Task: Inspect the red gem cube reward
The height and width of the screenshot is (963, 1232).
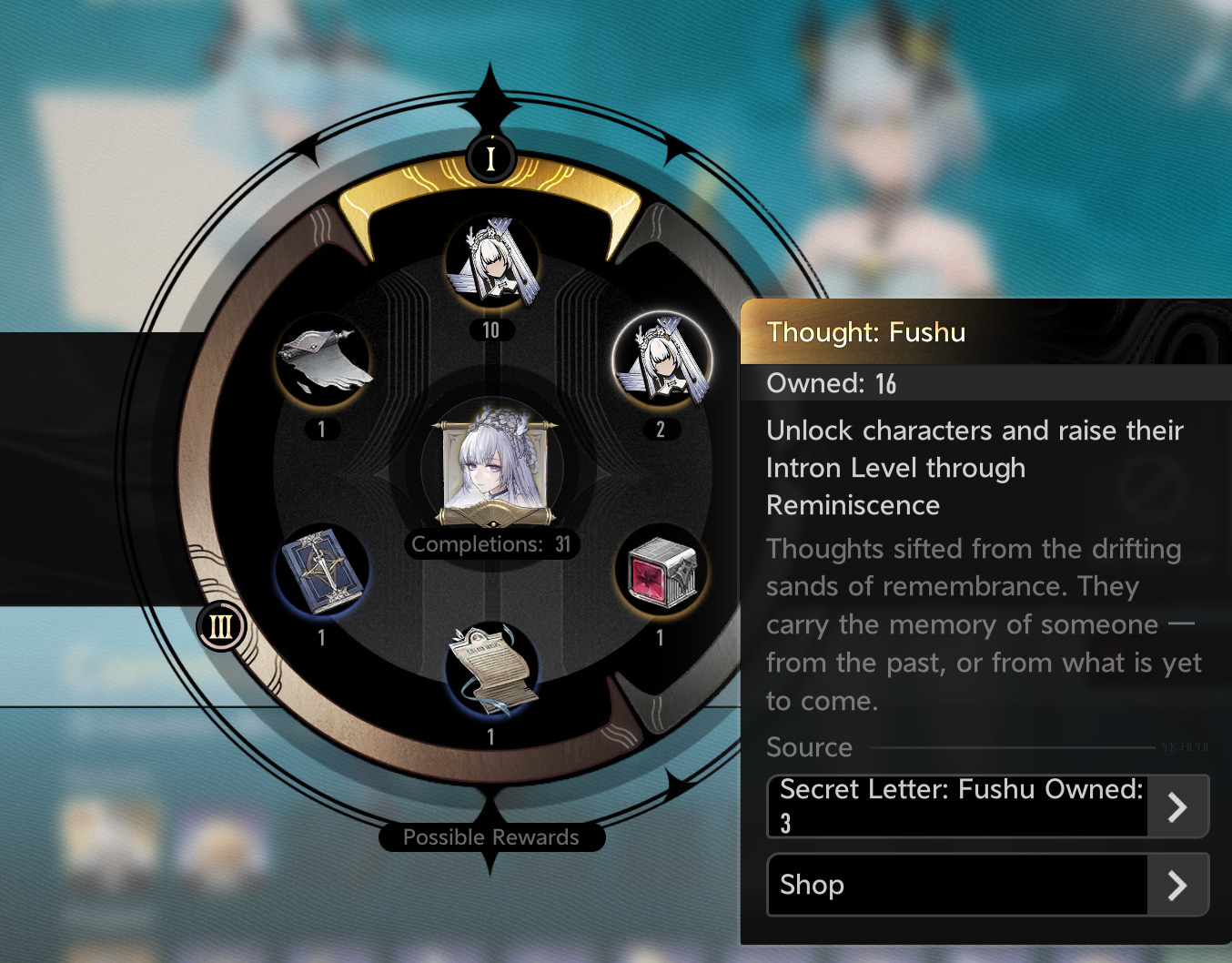Action: (661, 573)
